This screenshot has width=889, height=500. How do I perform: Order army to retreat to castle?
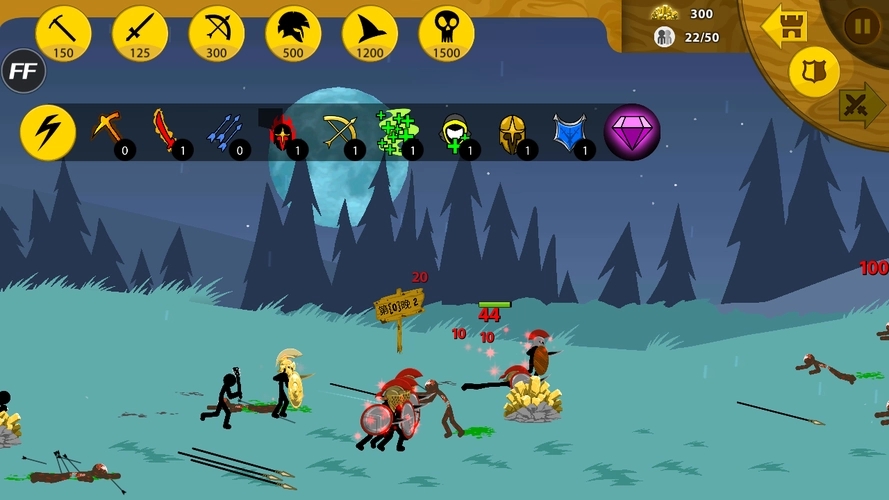pos(785,26)
